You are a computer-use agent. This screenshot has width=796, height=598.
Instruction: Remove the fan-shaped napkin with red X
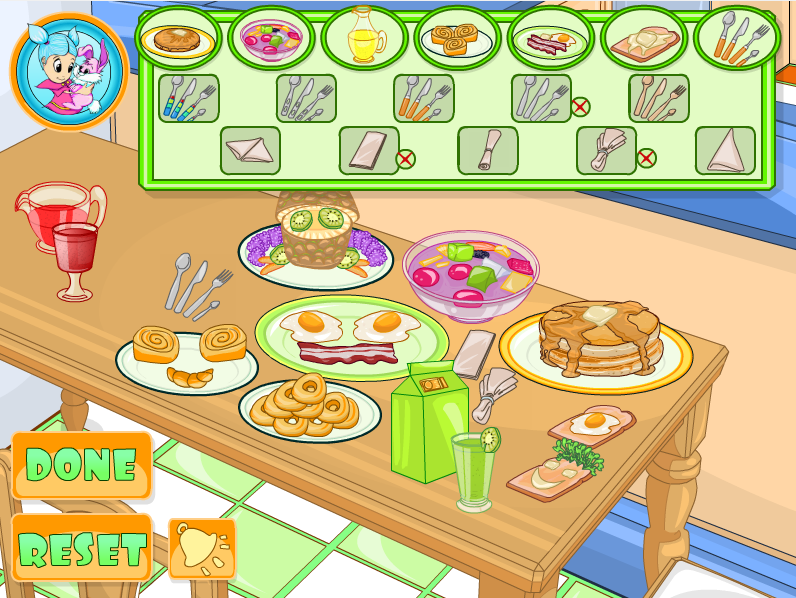[646, 158]
